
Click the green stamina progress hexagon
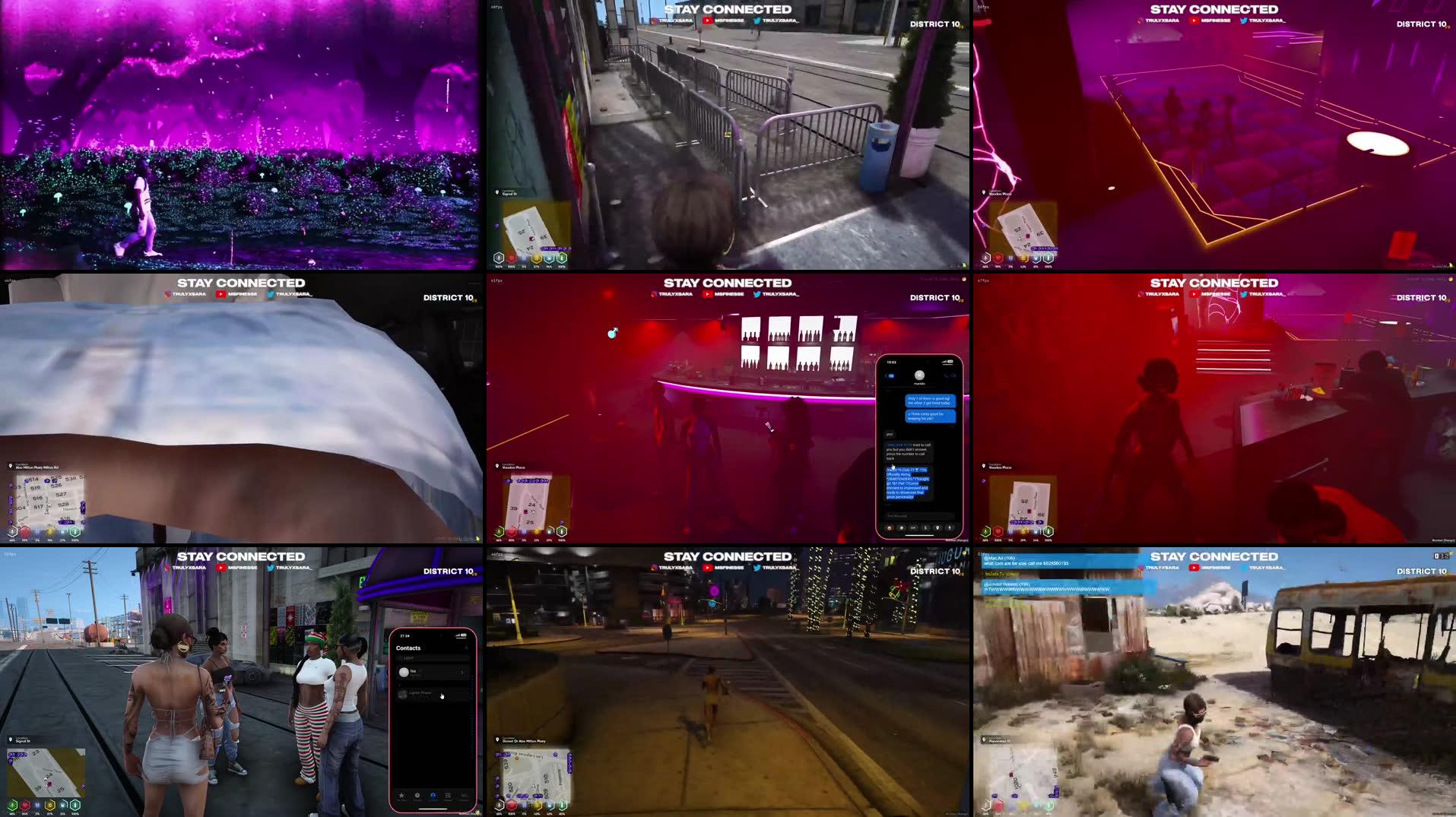coord(563,806)
